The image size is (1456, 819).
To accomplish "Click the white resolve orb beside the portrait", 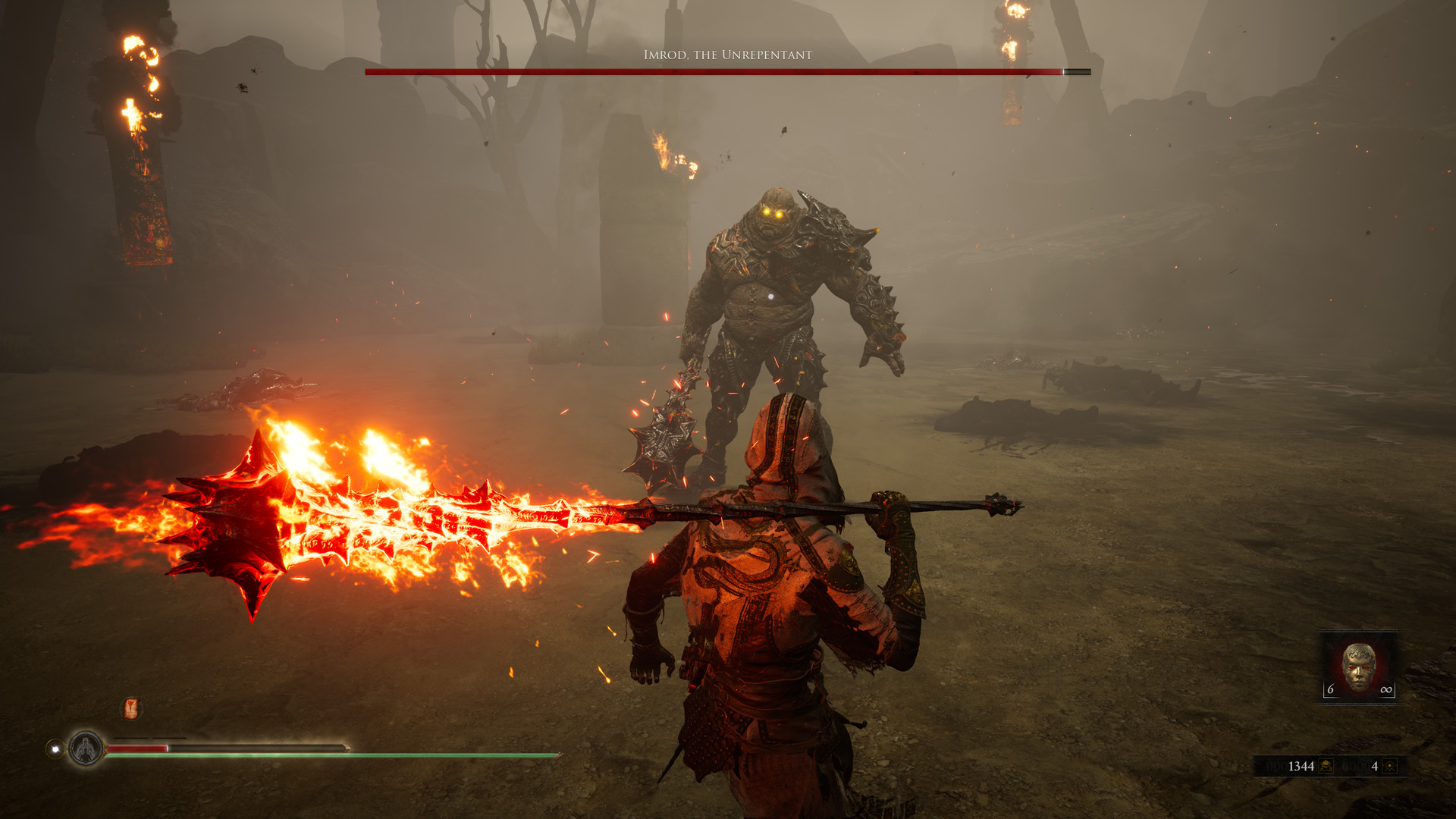I will [55, 749].
